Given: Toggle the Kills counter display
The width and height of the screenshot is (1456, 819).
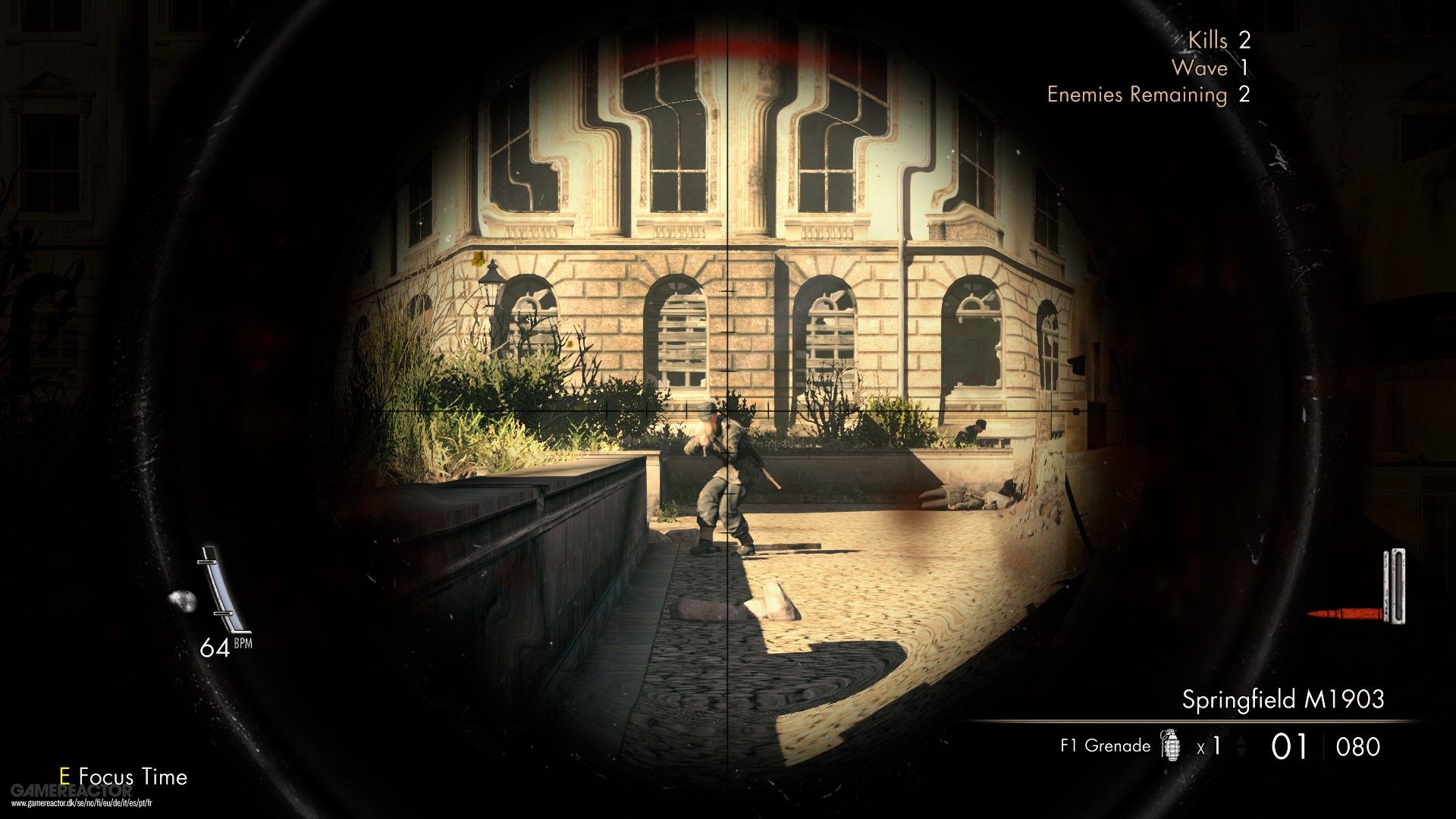Looking at the screenshot, I should click(1221, 40).
